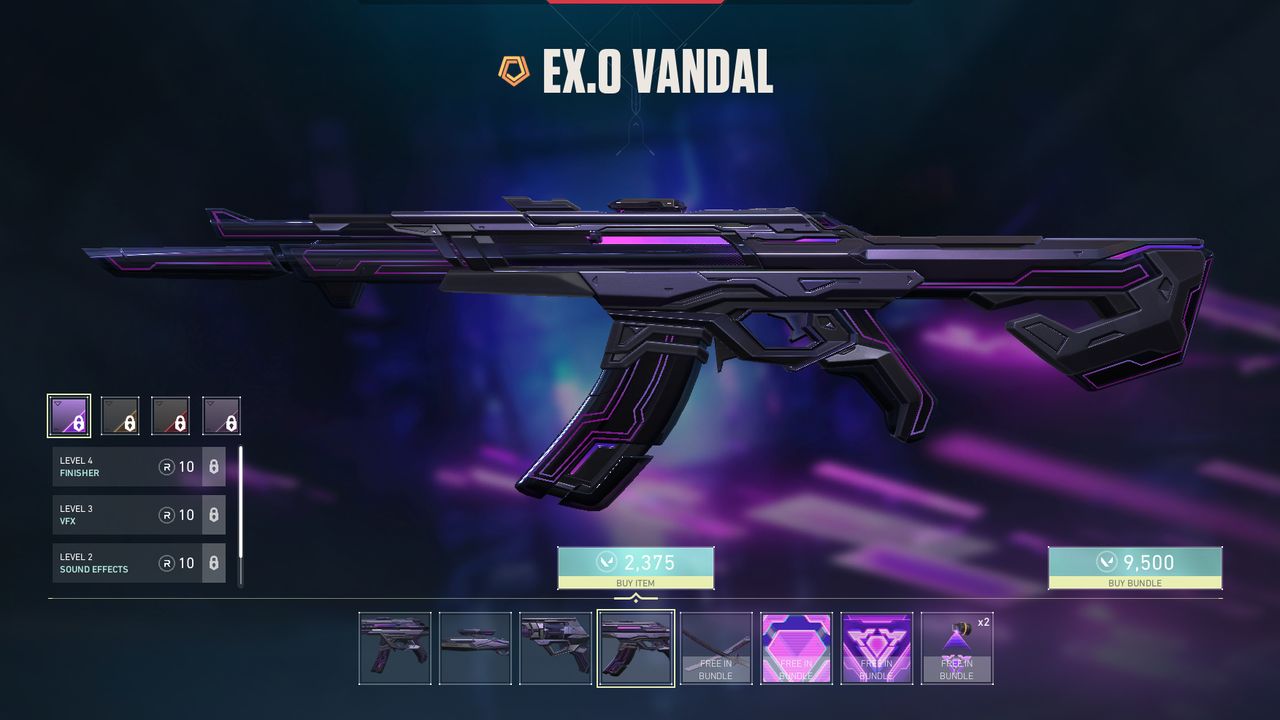Open the melee weapon Free in Bundle item
Viewport: 1280px width, 720px height.
(716, 647)
